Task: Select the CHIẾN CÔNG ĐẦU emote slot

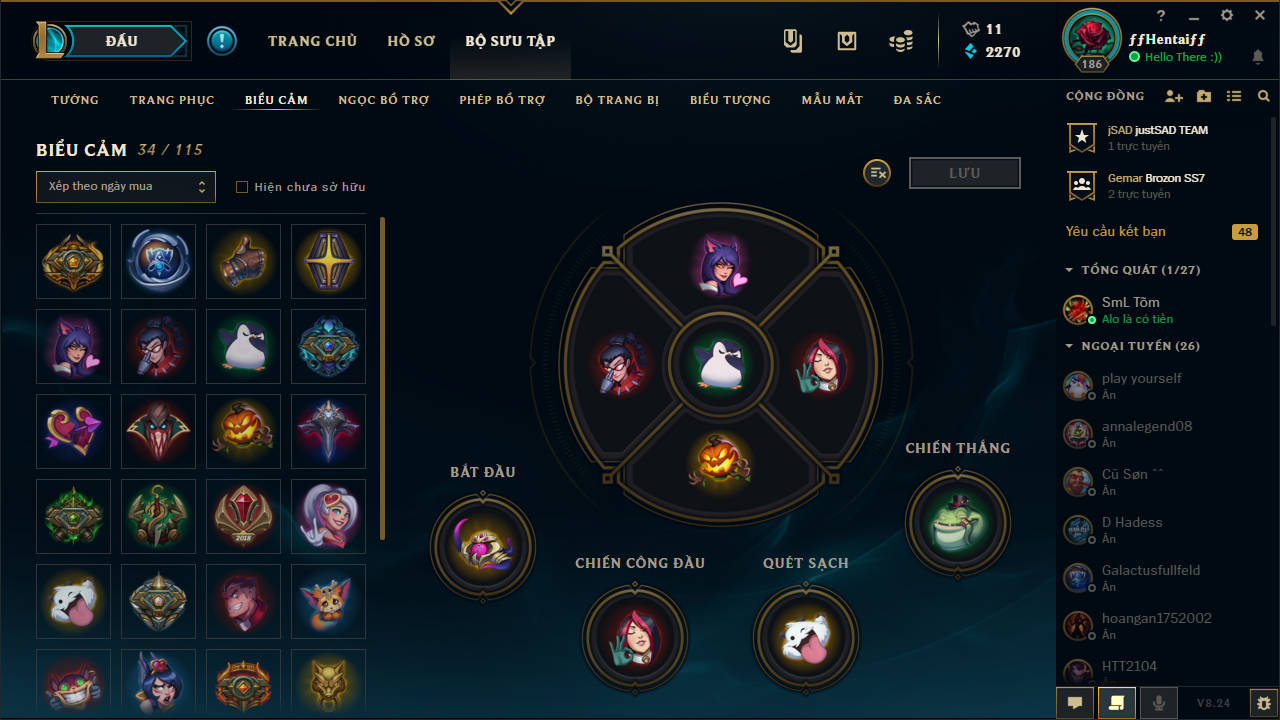Action: point(635,638)
